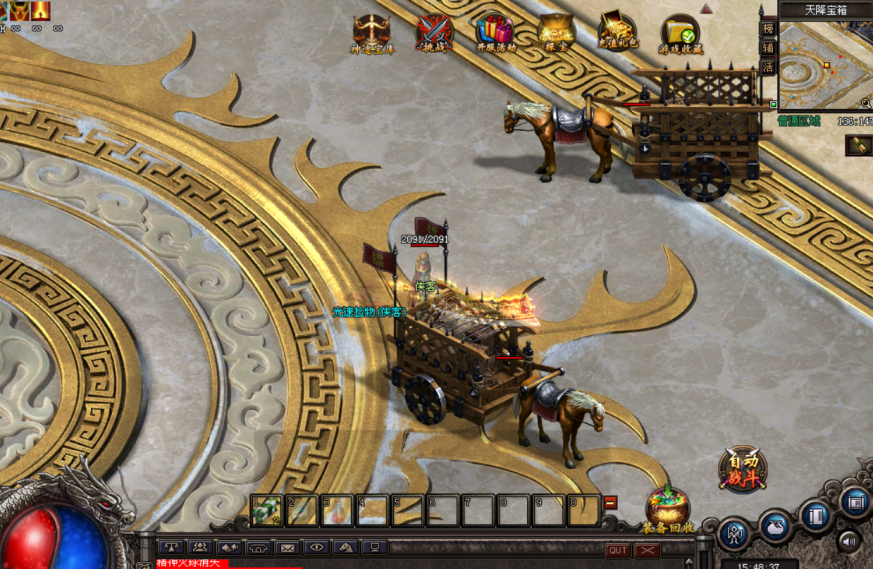The height and width of the screenshot is (569, 873).
Task: Open the 探宝 treasure hunt icon
Action: tap(556, 31)
